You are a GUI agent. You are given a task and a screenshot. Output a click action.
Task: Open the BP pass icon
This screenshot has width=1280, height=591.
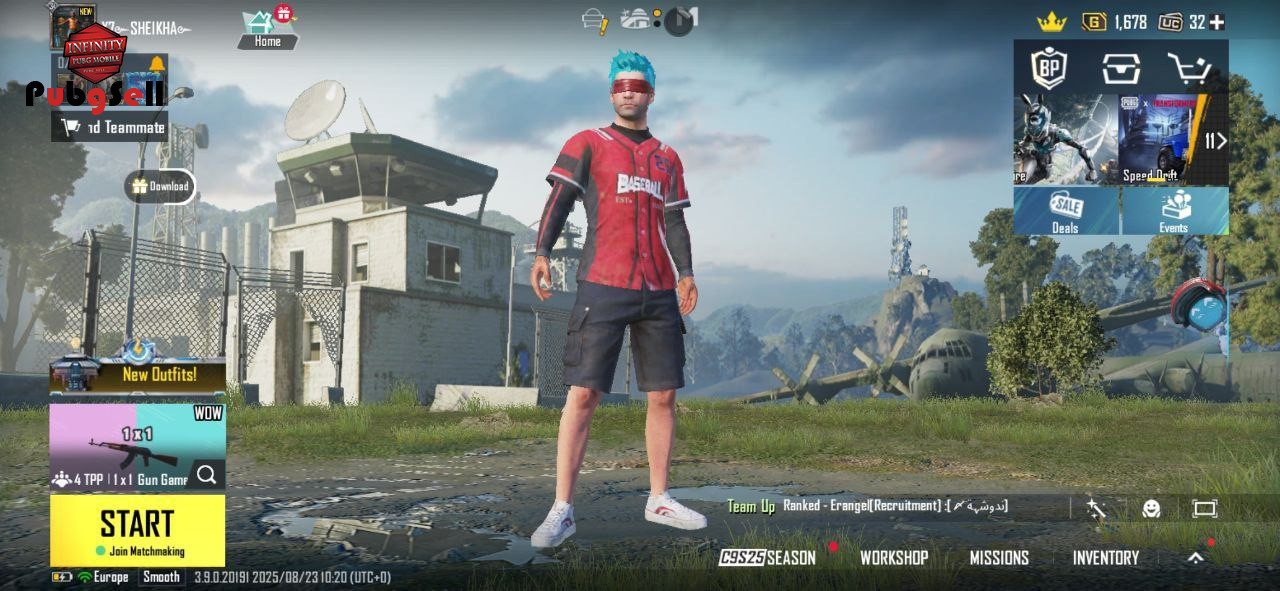click(x=1049, y=68)
